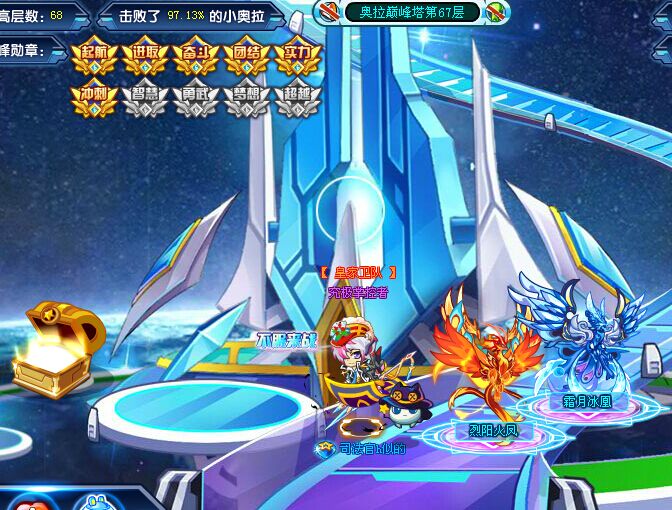Select the 起航 gold medal
Image resolution: width=672 pixels, height=510 pixels.
(x=94, y=55)
